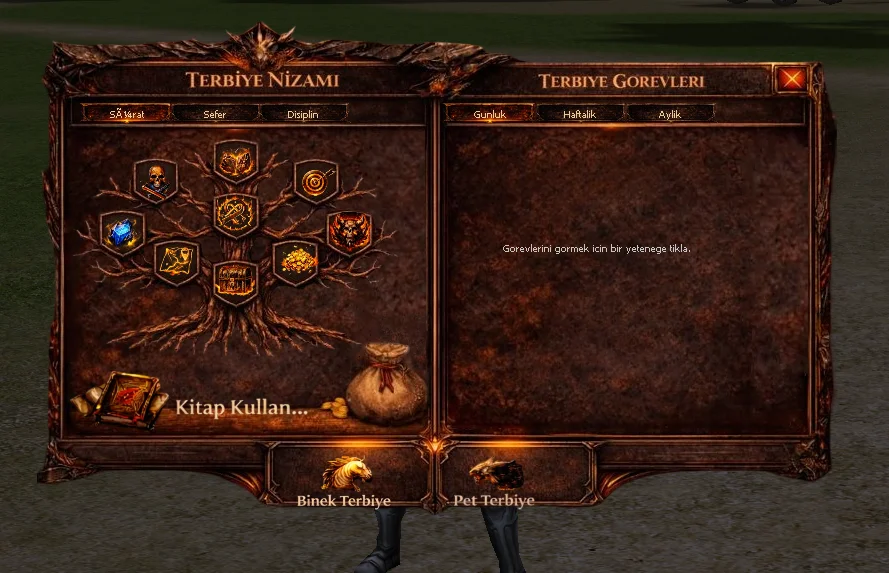Switch to the Sefer tab

pos(215,114)
